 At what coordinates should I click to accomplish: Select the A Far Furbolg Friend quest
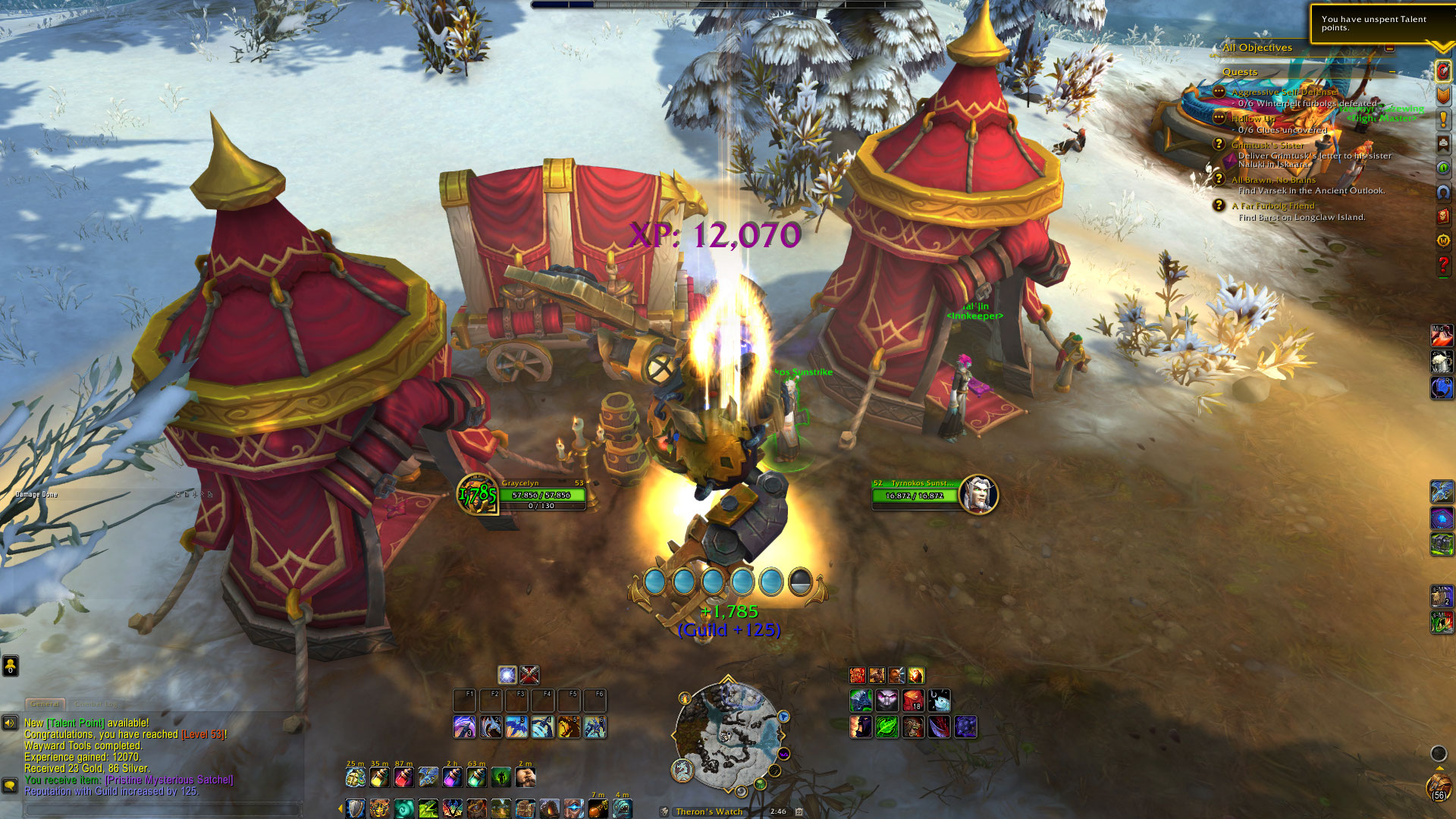(1273, 206)
